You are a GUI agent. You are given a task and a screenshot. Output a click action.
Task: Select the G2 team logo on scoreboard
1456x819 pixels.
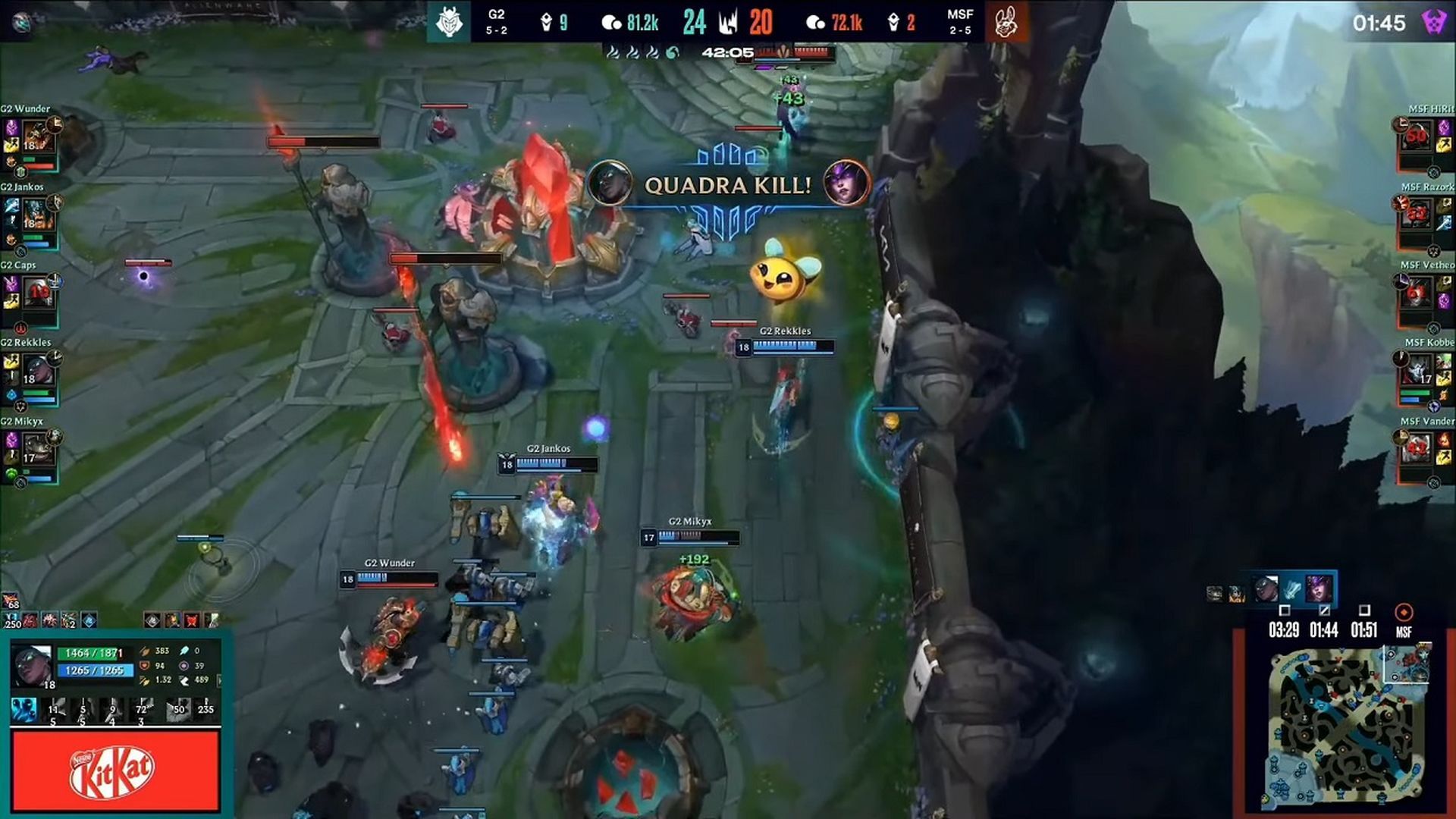pyautogui.click(x=450, y=21)
